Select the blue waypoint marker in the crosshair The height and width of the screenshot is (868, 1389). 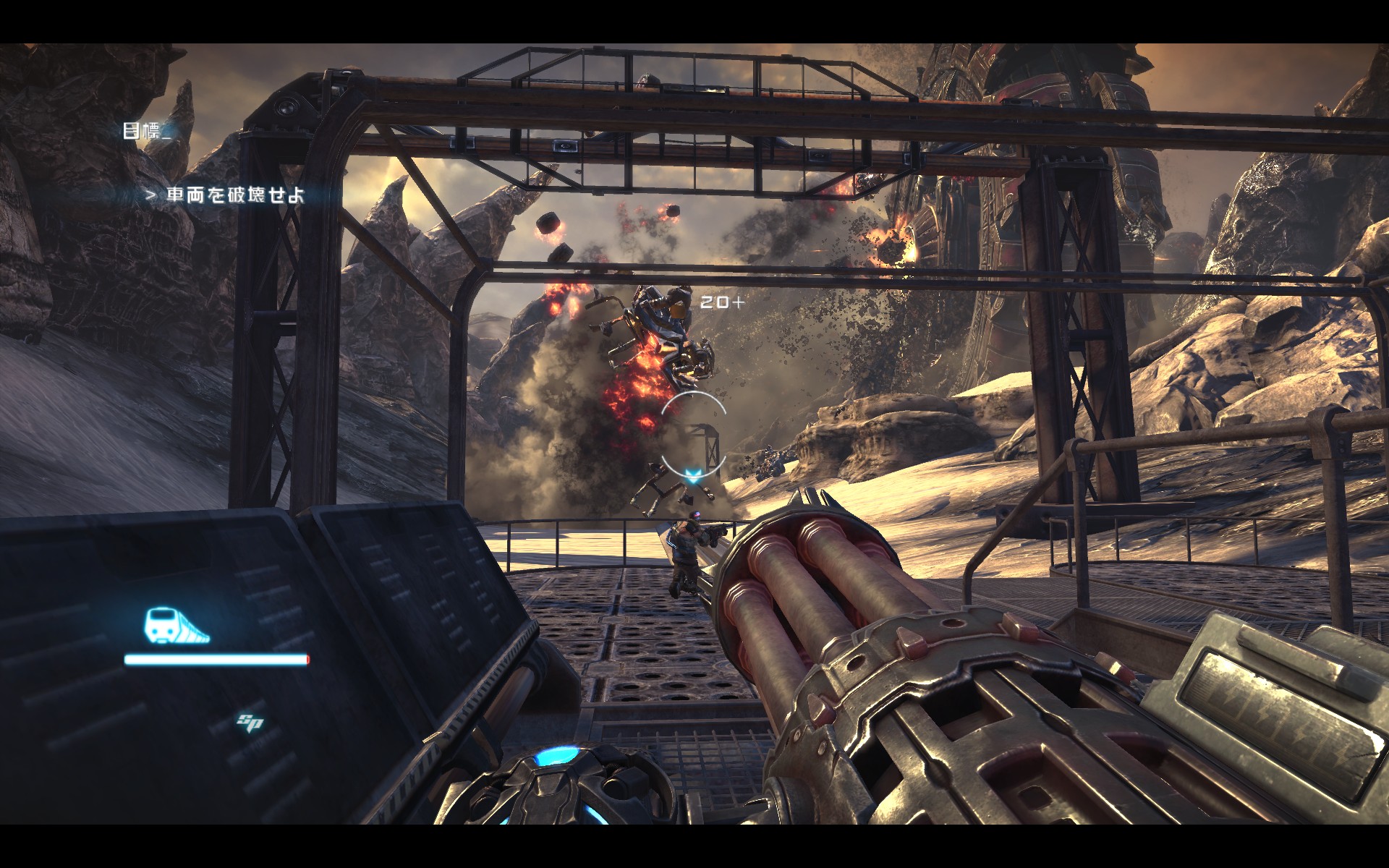pos(694,475)
